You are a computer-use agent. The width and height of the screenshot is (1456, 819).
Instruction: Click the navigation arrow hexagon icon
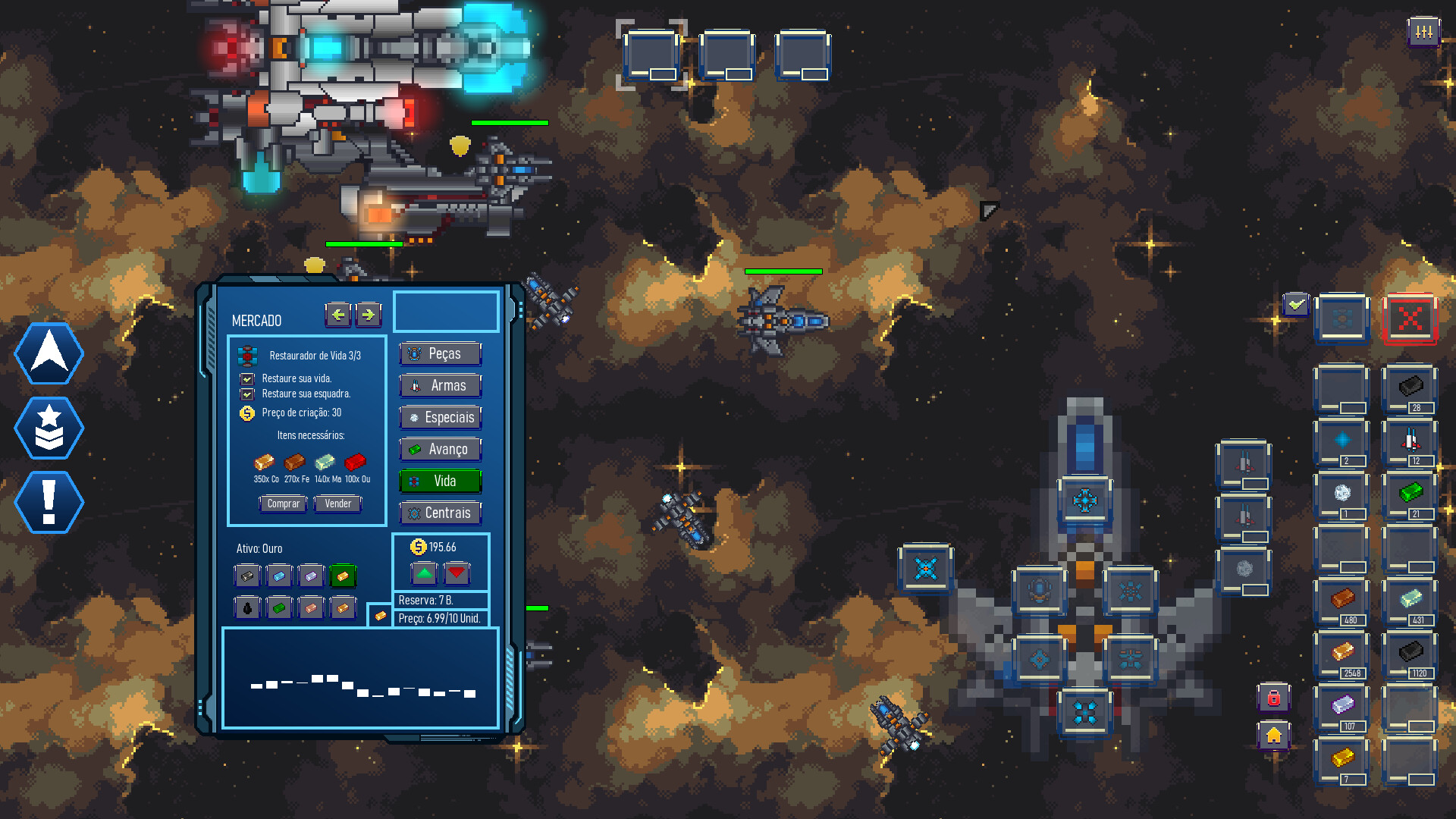[x=48, y=353]
